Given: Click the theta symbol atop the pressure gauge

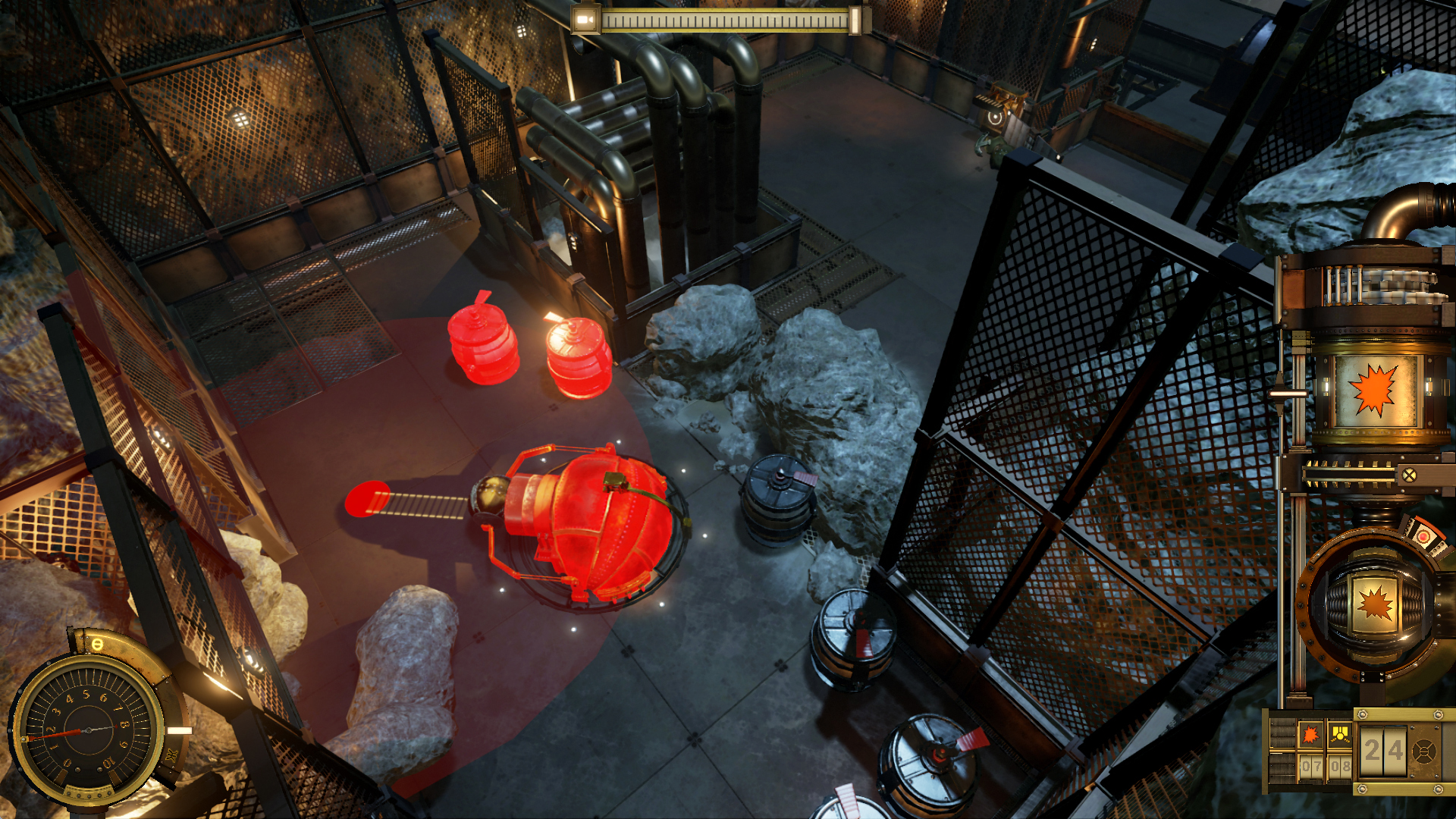Looking at the screenshot, I should click(x=98, y=644).
